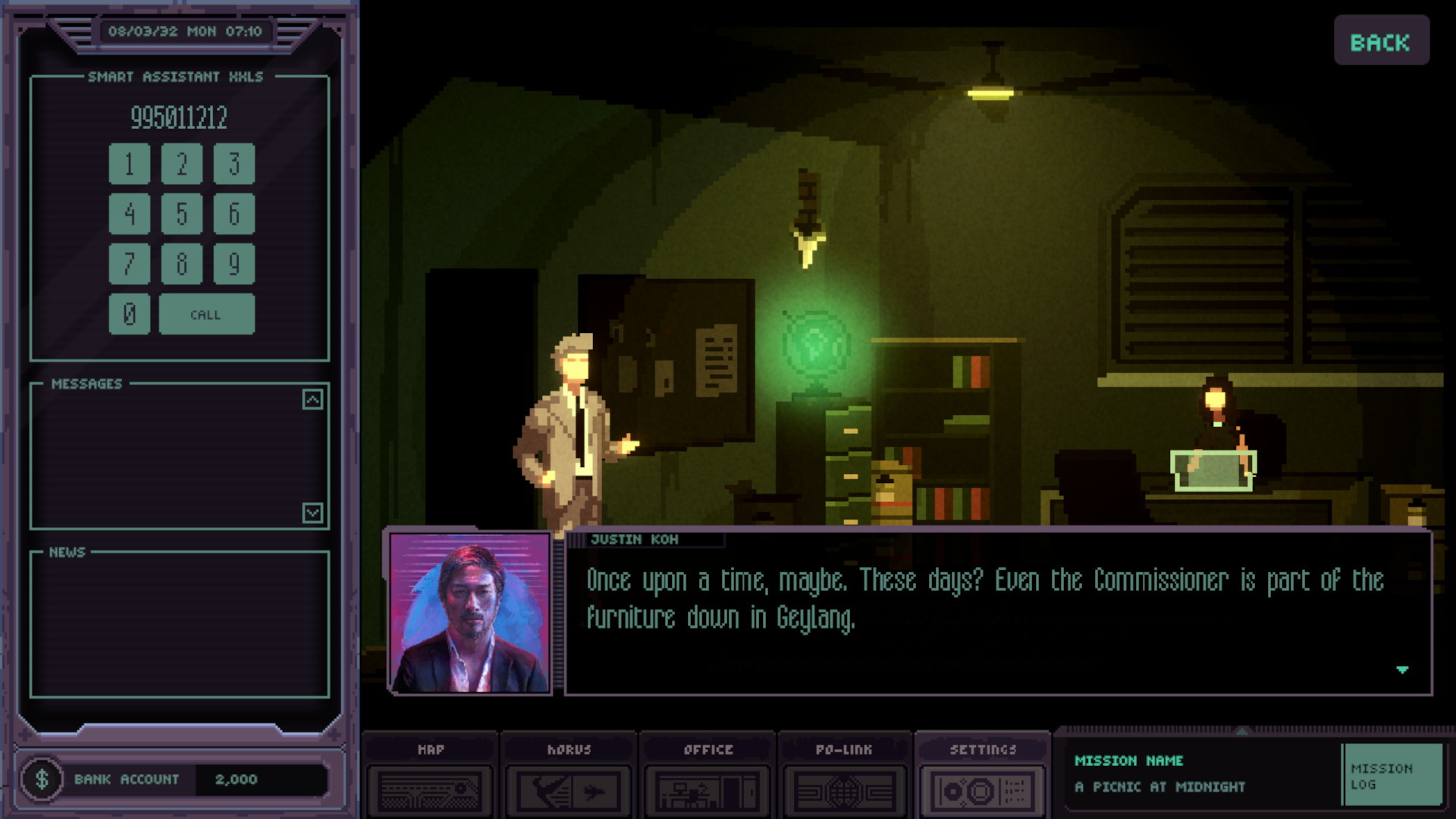Hit the 6 key on the dialer
Image resolution: width=1456 pixels, height=819 pixels.
(234, 214)
